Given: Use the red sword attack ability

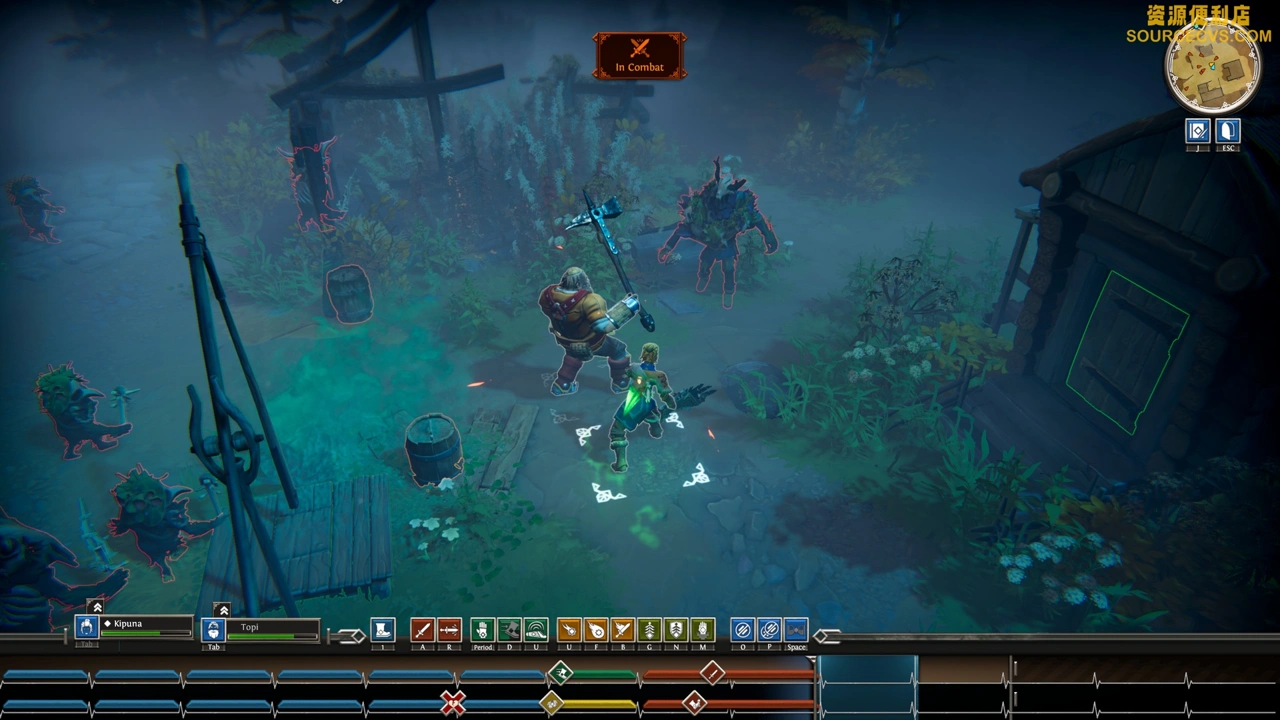Looking at the screenshot, I should [422, 630].
